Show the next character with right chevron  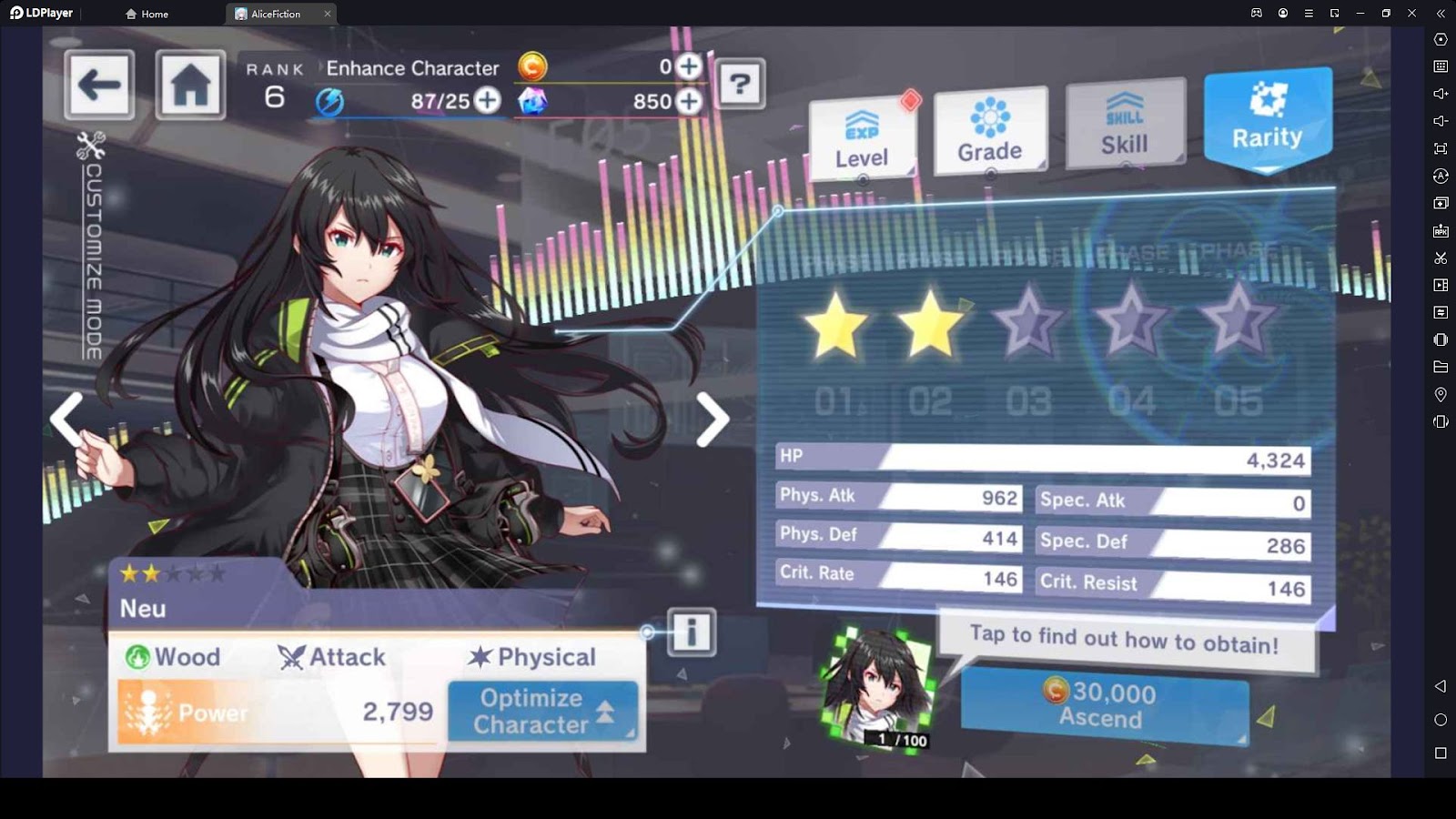(x=712, y=420)
